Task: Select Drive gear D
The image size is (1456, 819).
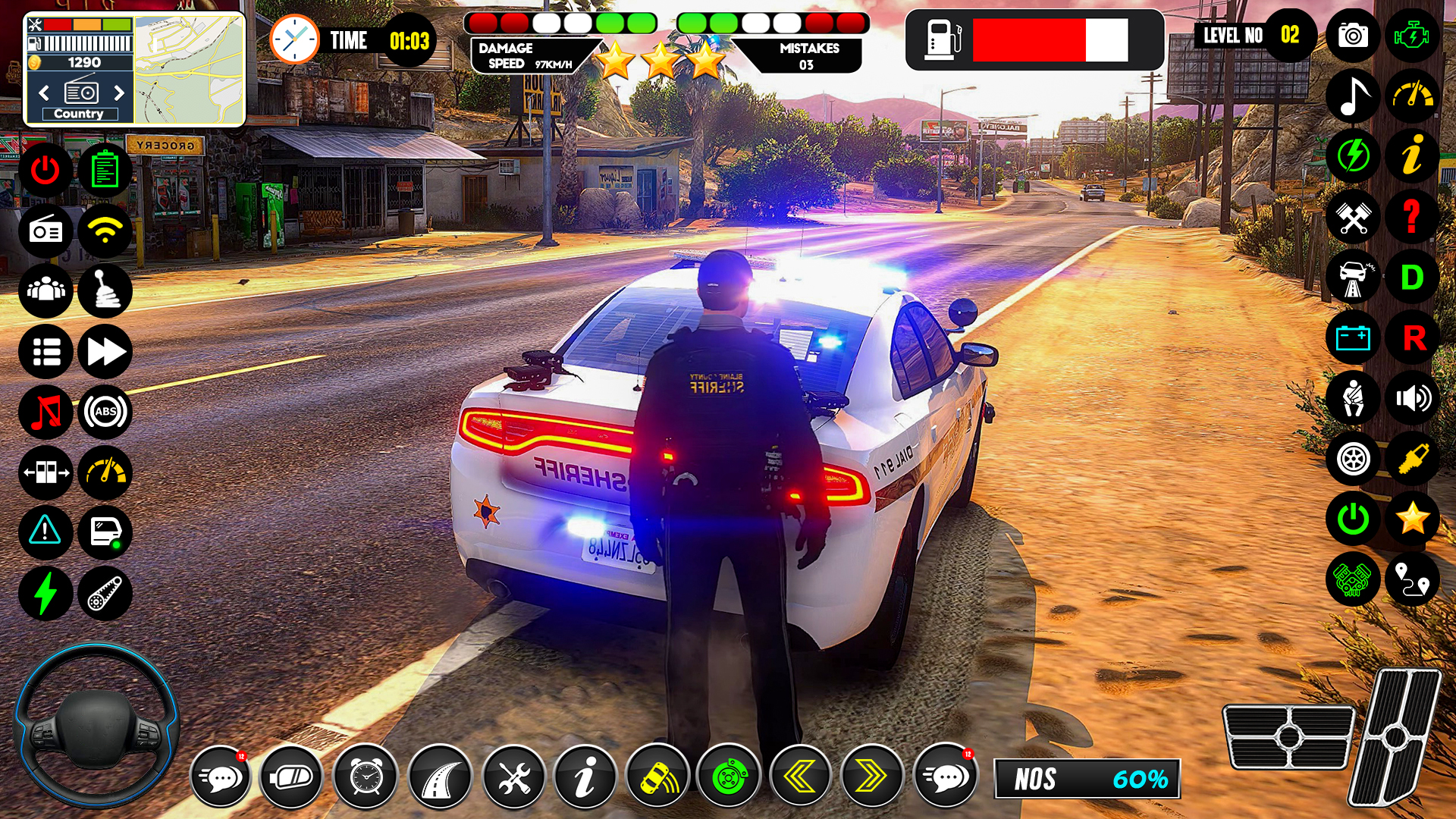Action: tap(1412, 278)
